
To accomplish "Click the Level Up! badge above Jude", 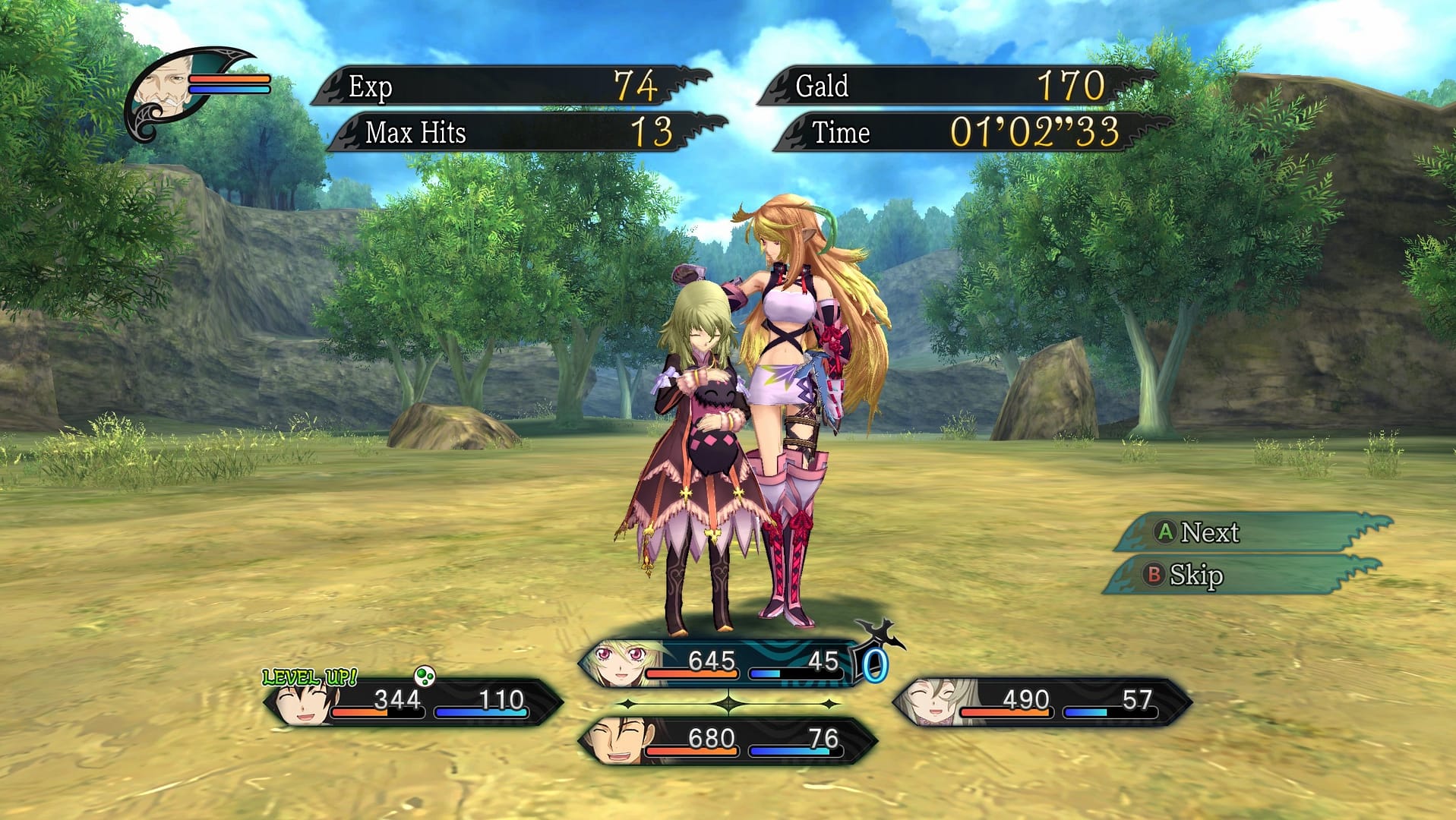I will [310, 676].
